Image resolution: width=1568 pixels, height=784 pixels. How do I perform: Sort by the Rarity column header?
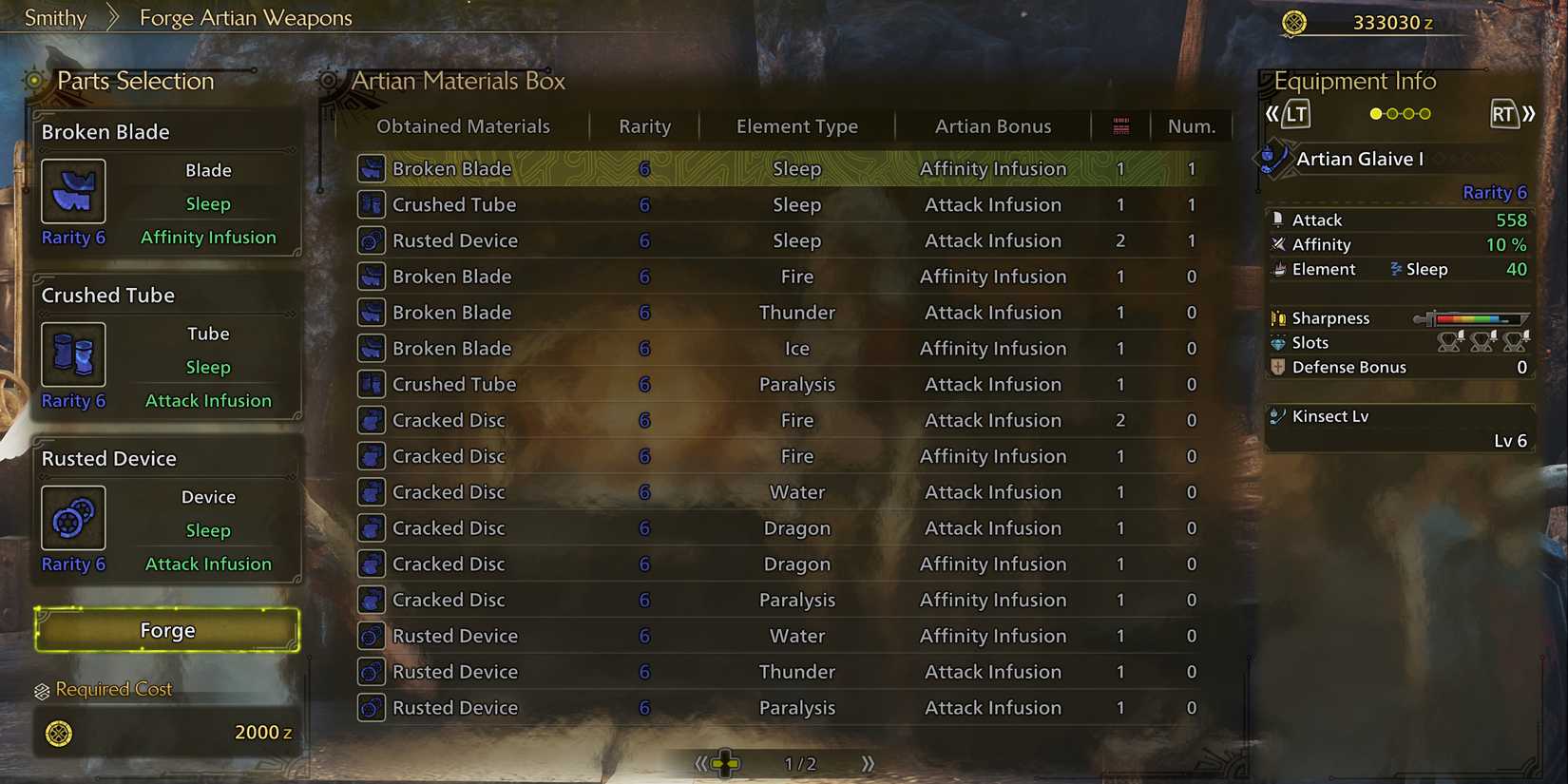644,125
